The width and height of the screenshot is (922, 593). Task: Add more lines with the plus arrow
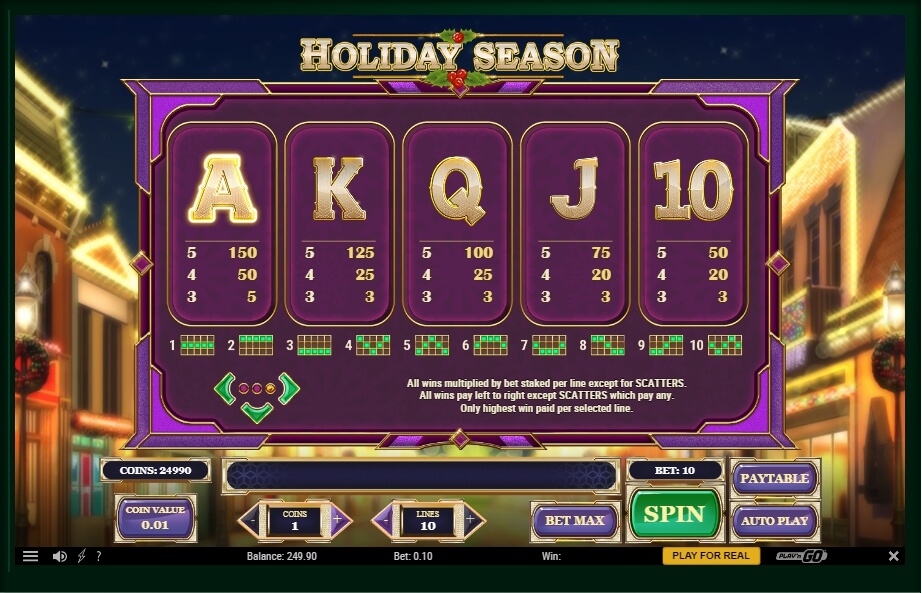point(472,520)
